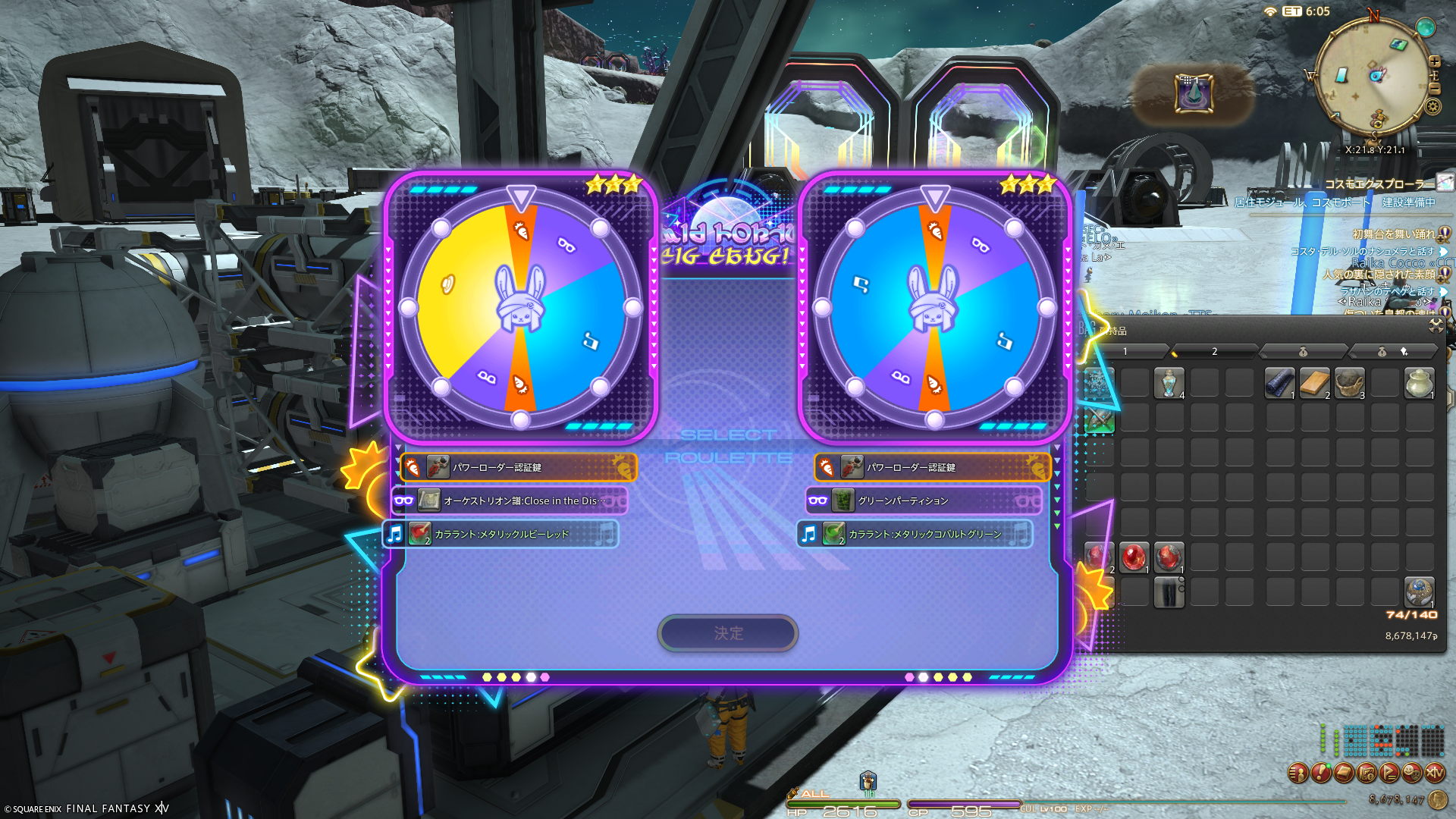Image resolution: width=1456 pixels, height=819 pixels.
Task: Select the rolled dark blue cloth item
Action: pyautogui.click(x=1279, y=382)
